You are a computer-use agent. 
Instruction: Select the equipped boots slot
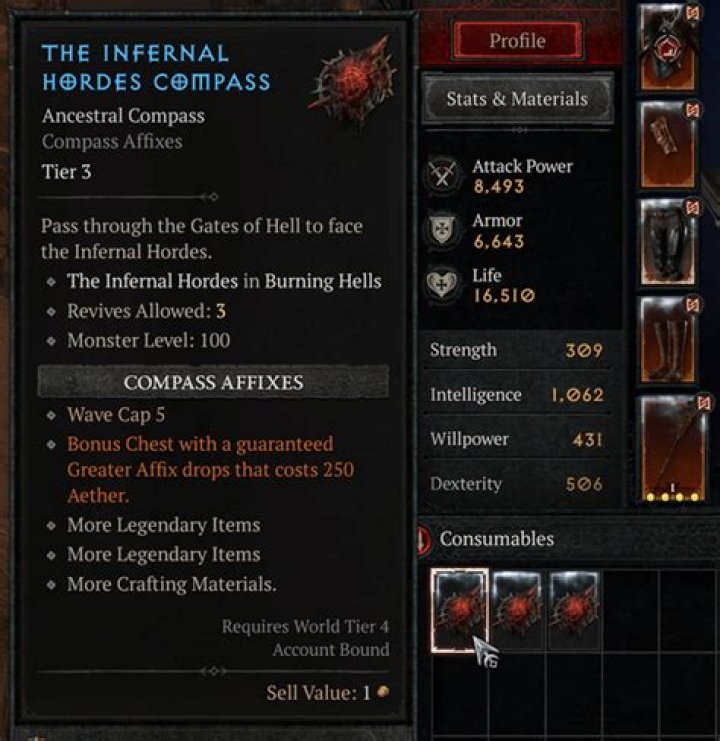(x=669, y=339)
